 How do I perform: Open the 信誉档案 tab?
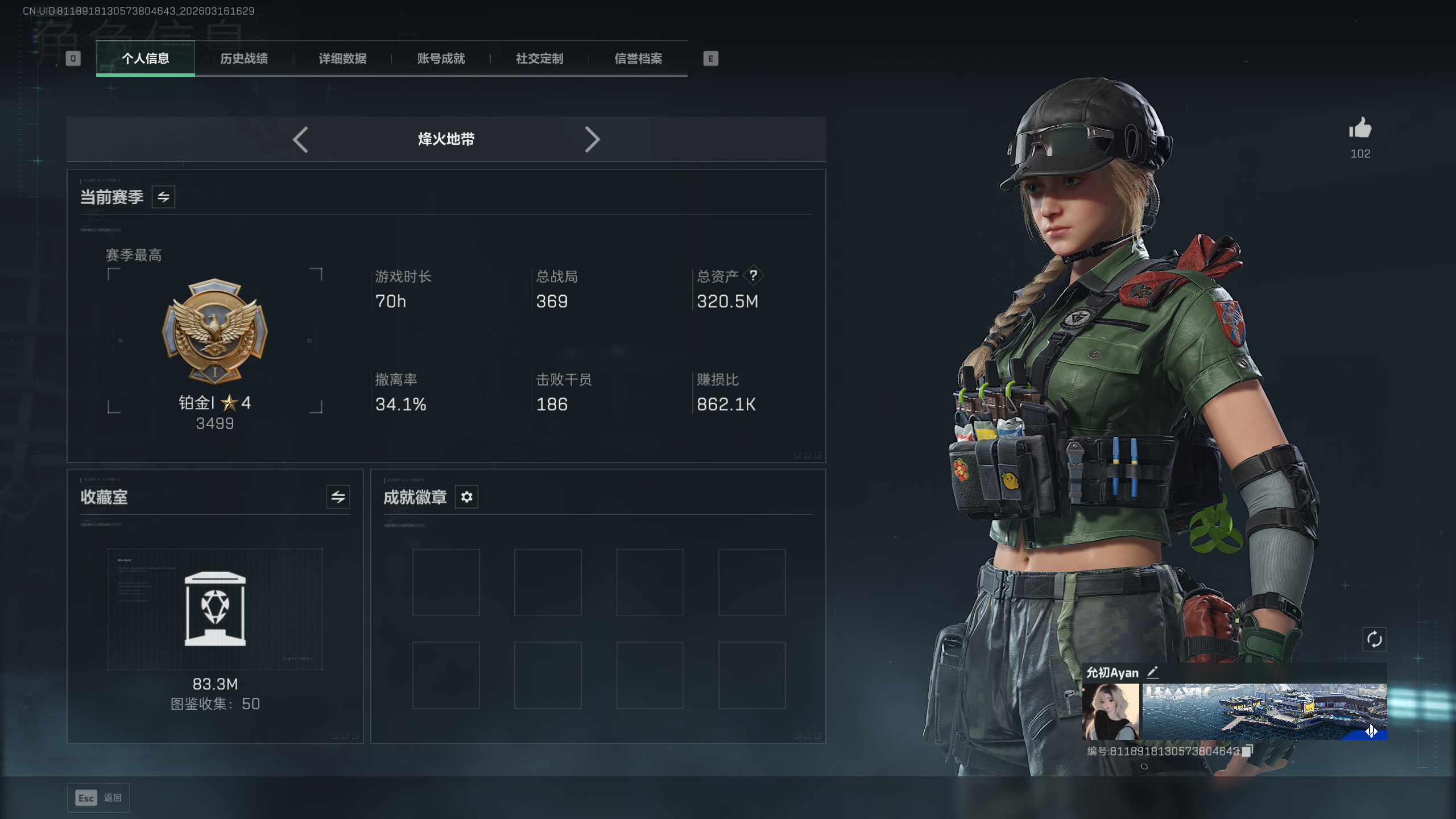pyautogui.click(x=638, y=59)
